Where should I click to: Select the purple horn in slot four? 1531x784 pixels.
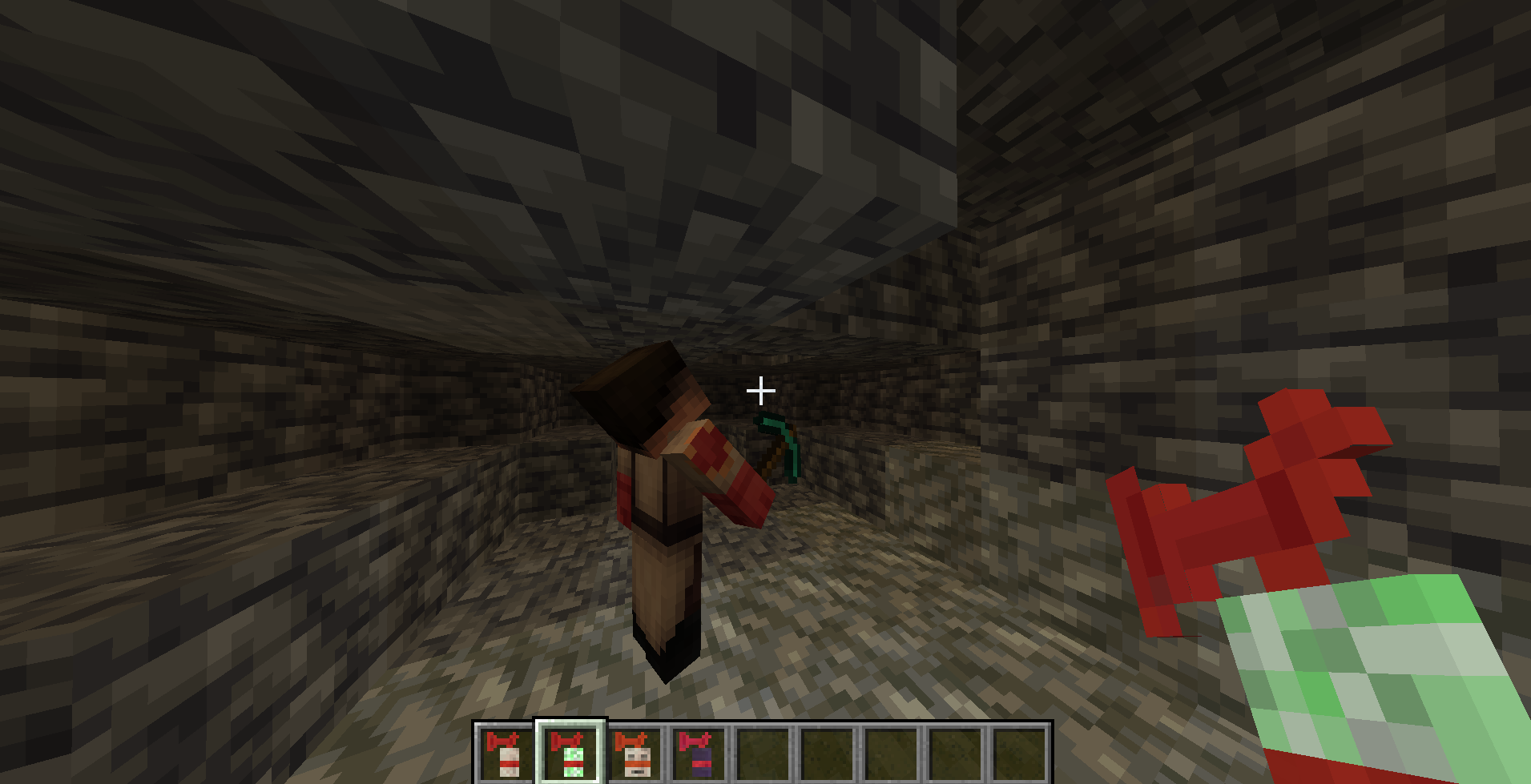695,754
